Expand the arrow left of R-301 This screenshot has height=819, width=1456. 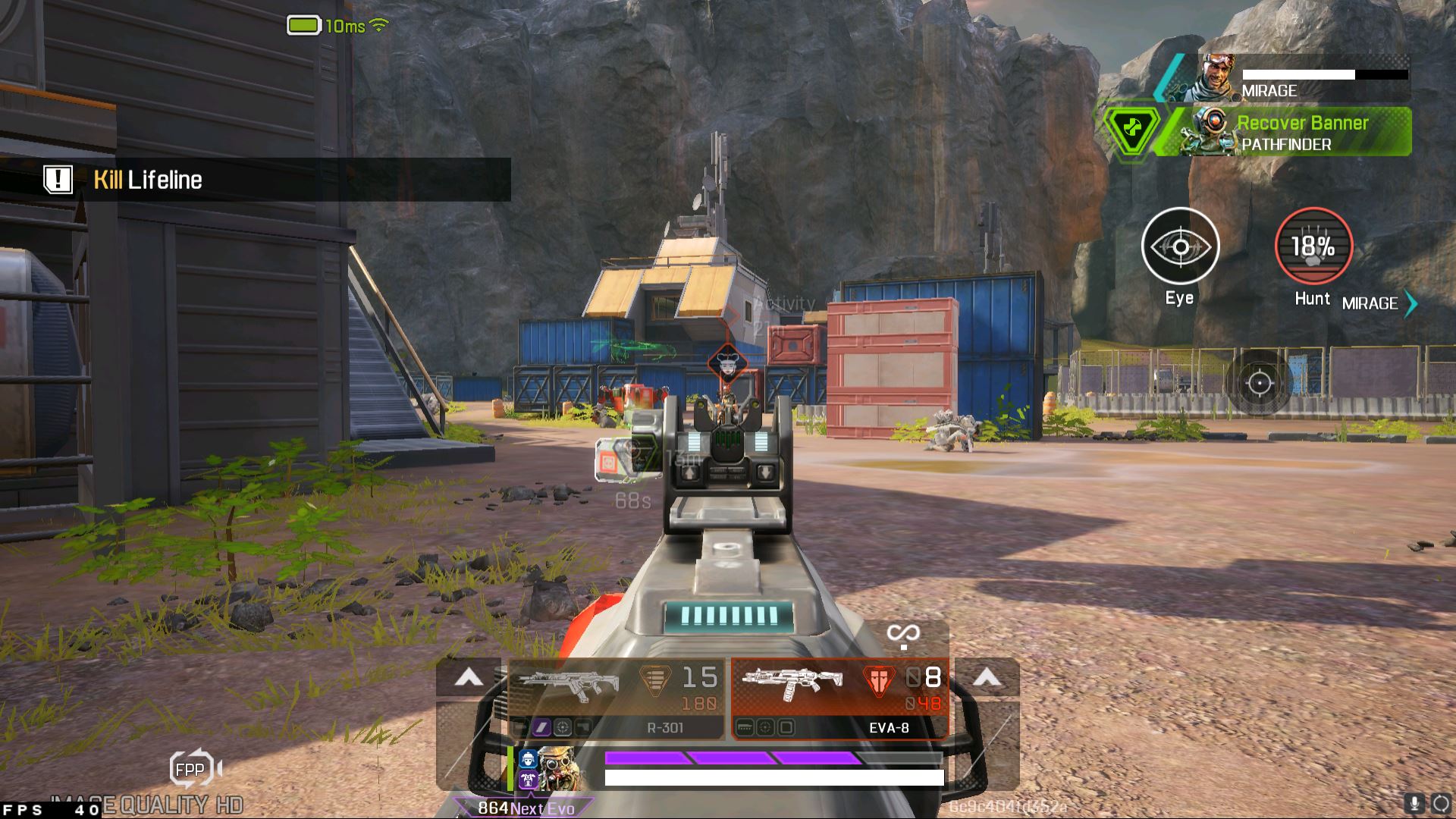(x=469, y=677)
